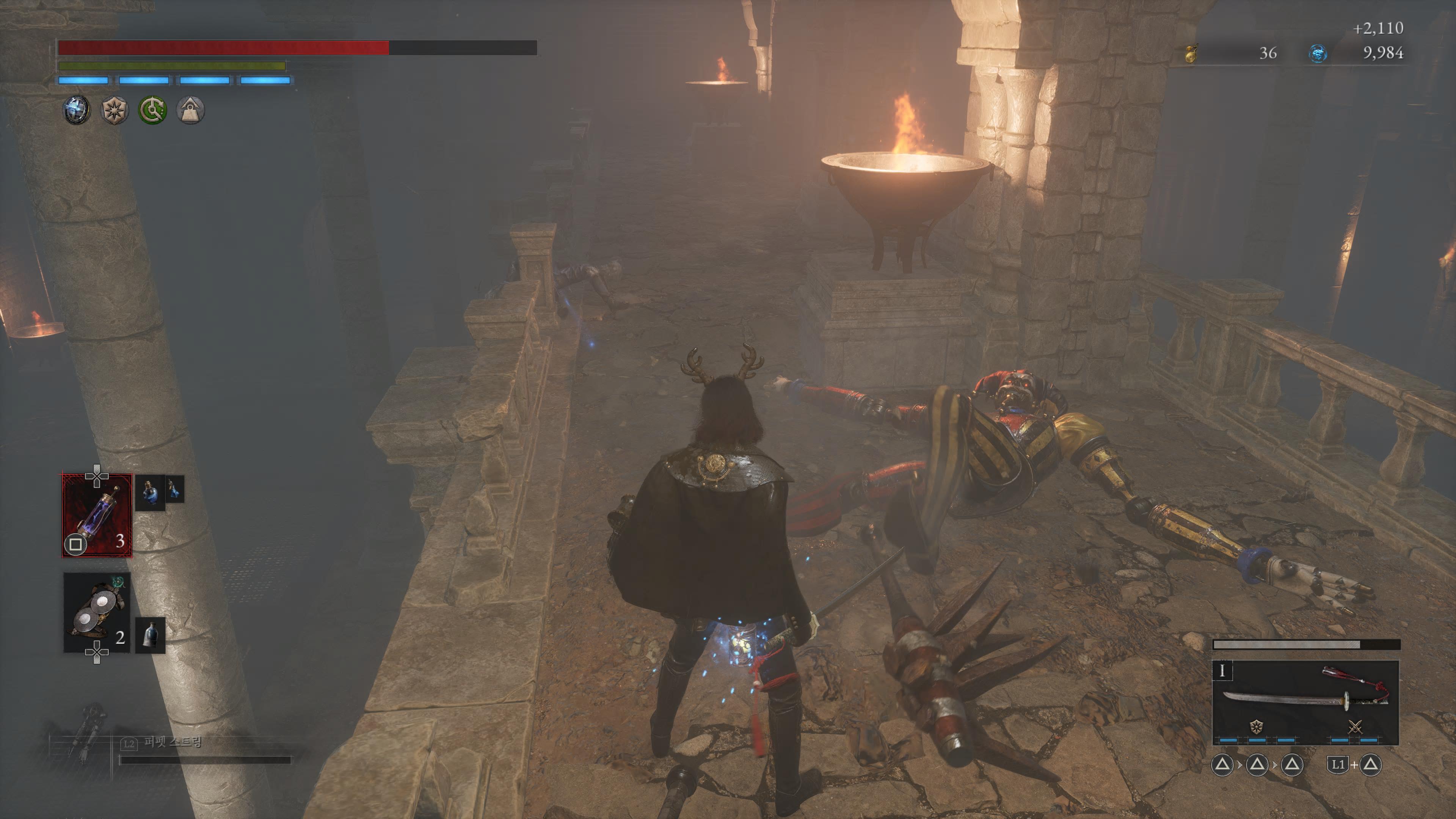Inspect the green circular arrow buff icon
Viewport: 1456px width, 819px height.
click(x=152, y=110)
